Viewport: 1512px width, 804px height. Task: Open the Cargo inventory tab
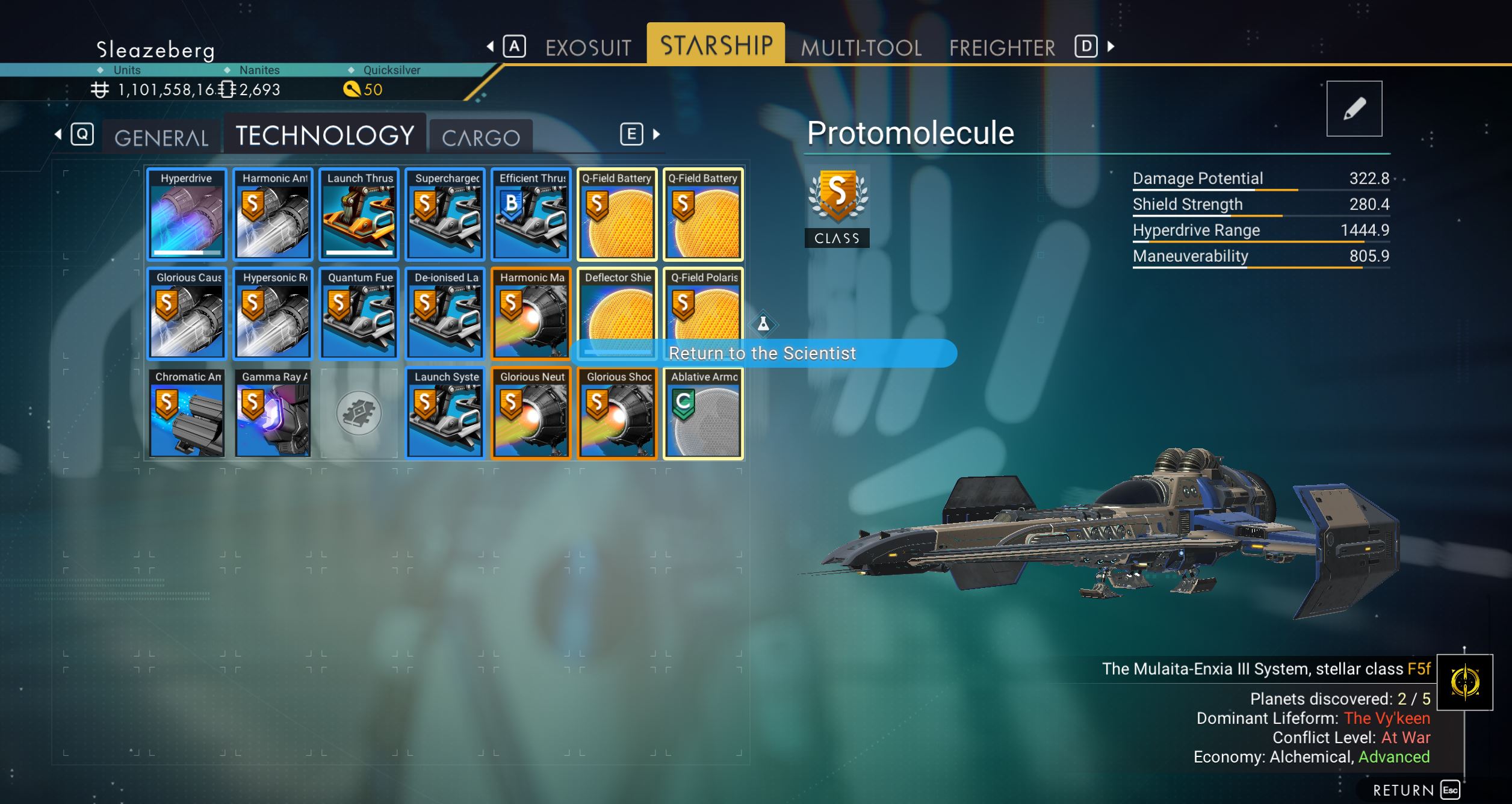(480, 137)
